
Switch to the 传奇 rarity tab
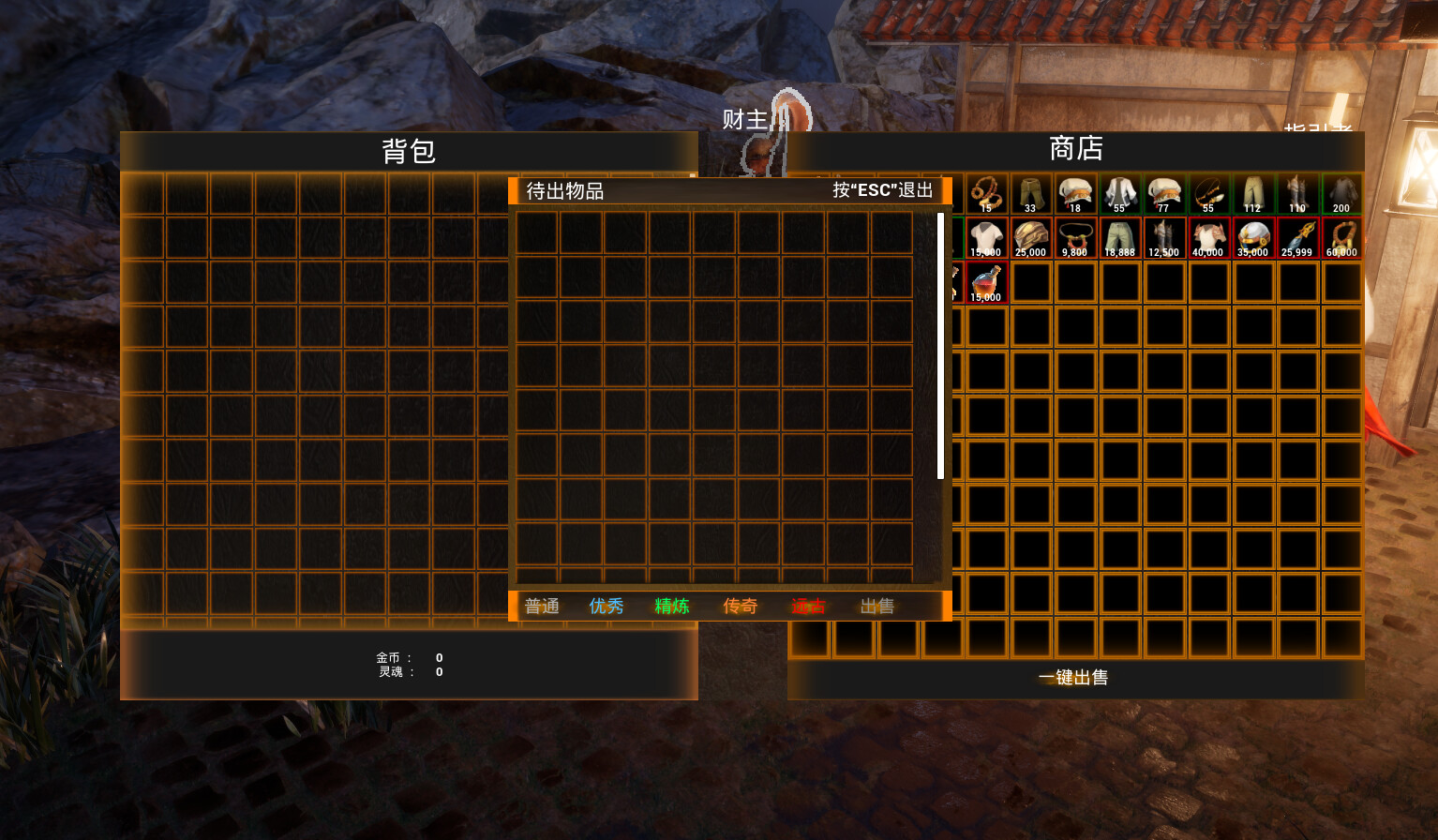click(740, 606)
